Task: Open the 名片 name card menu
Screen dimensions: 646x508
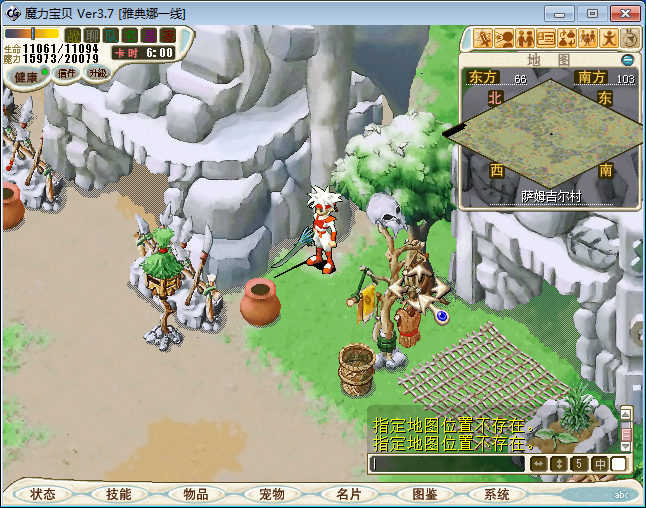Action: 347,494
